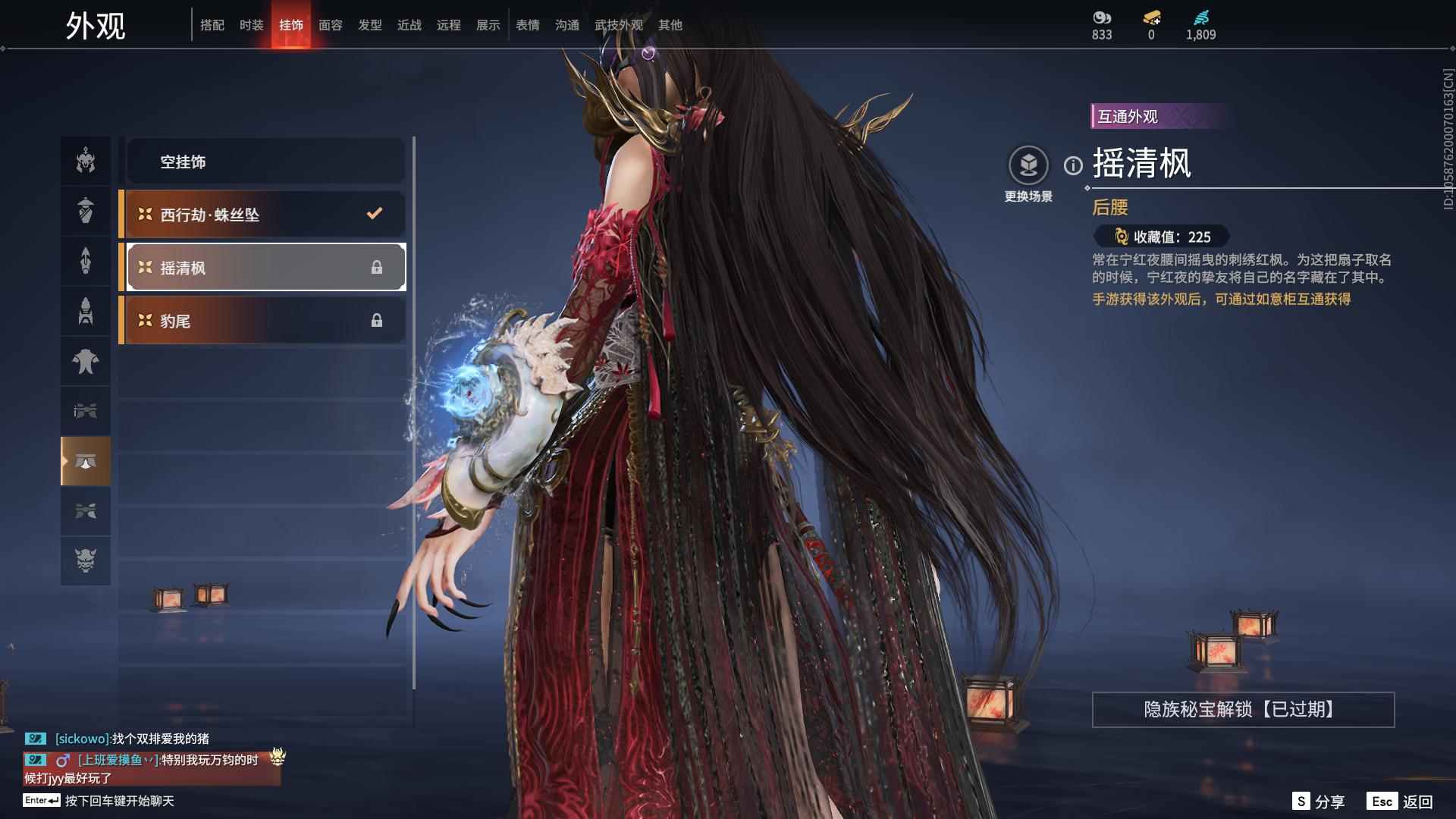
Task: Click the cloak-shaped back ornament category icon
Action: pos(86,362)
